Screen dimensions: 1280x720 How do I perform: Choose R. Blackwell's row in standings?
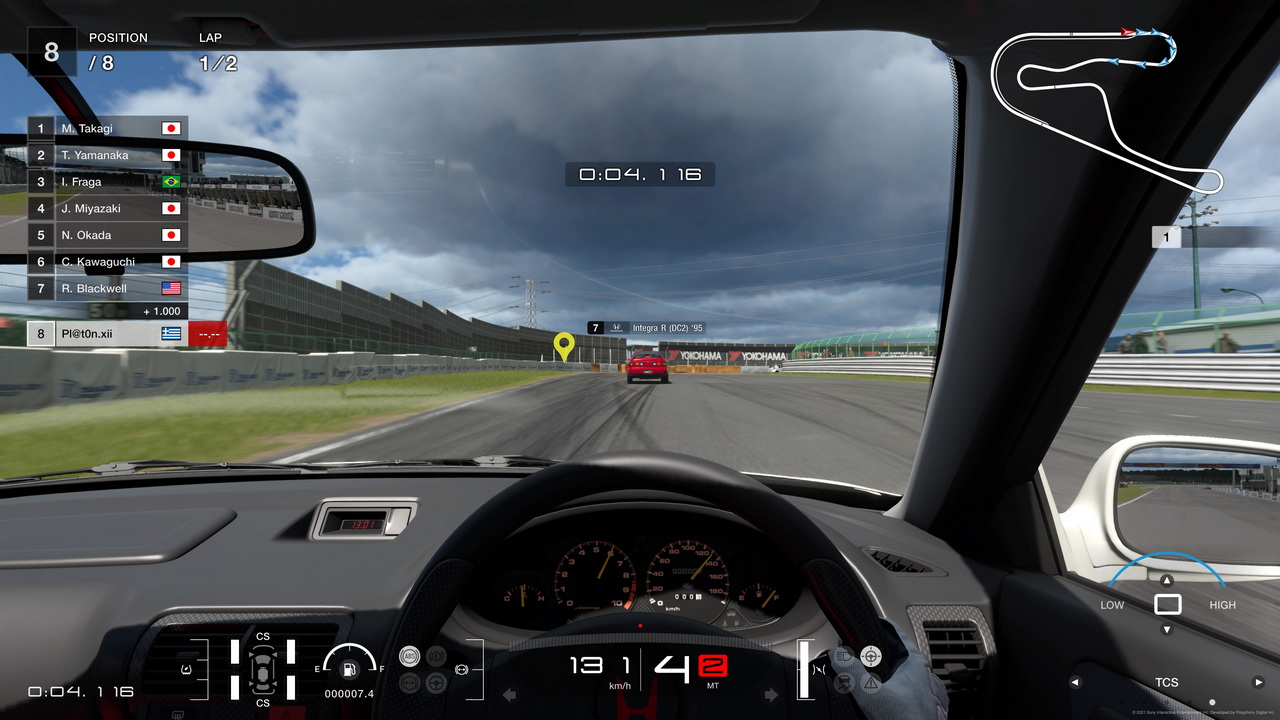[107, 288]
